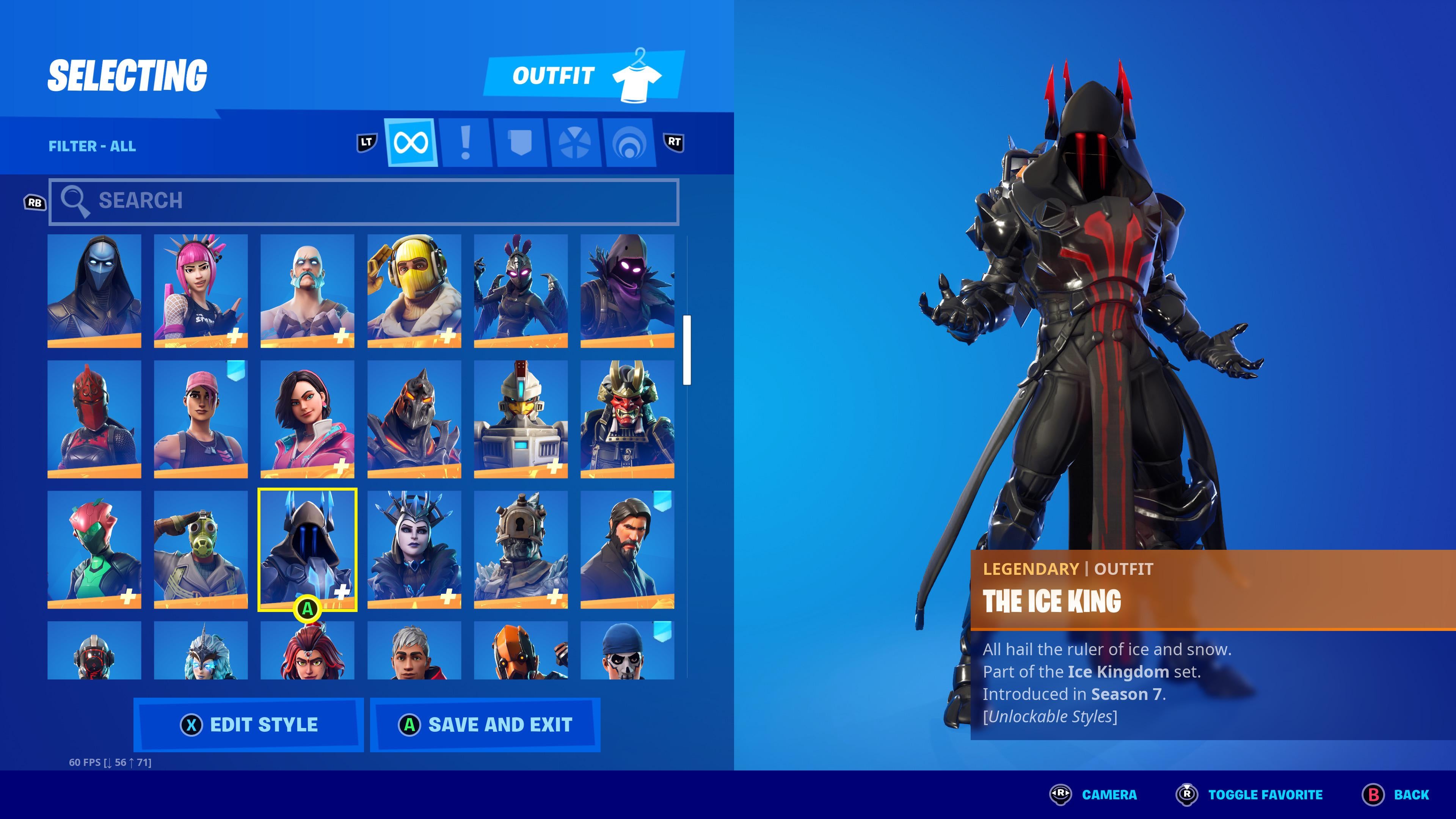This screenshot has height=819, width=1456.
Task: Select the Raven outfit thumbnail
Action: click(629, 291)
